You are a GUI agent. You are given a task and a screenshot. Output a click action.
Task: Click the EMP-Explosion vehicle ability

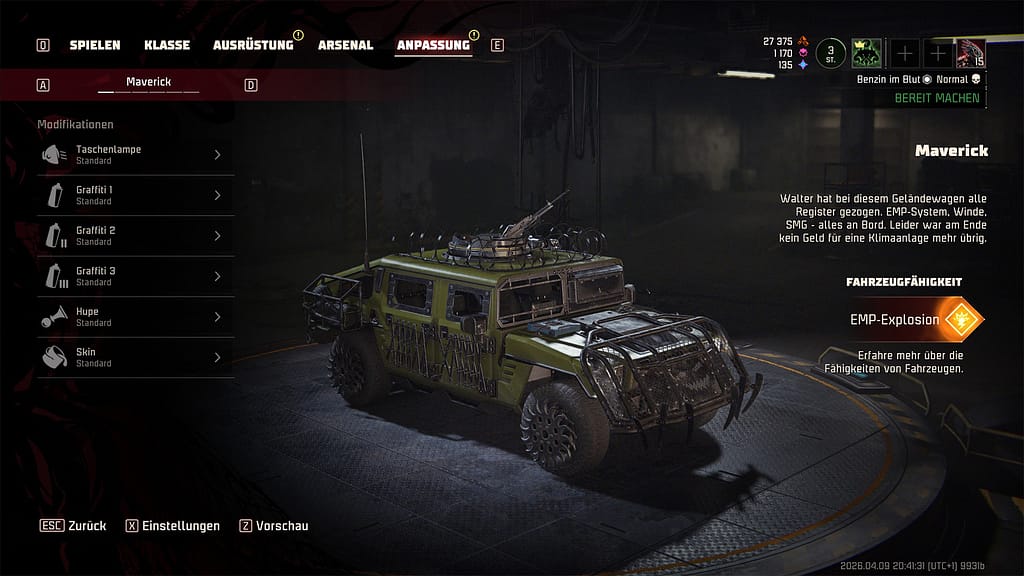[x=914, y=320]
